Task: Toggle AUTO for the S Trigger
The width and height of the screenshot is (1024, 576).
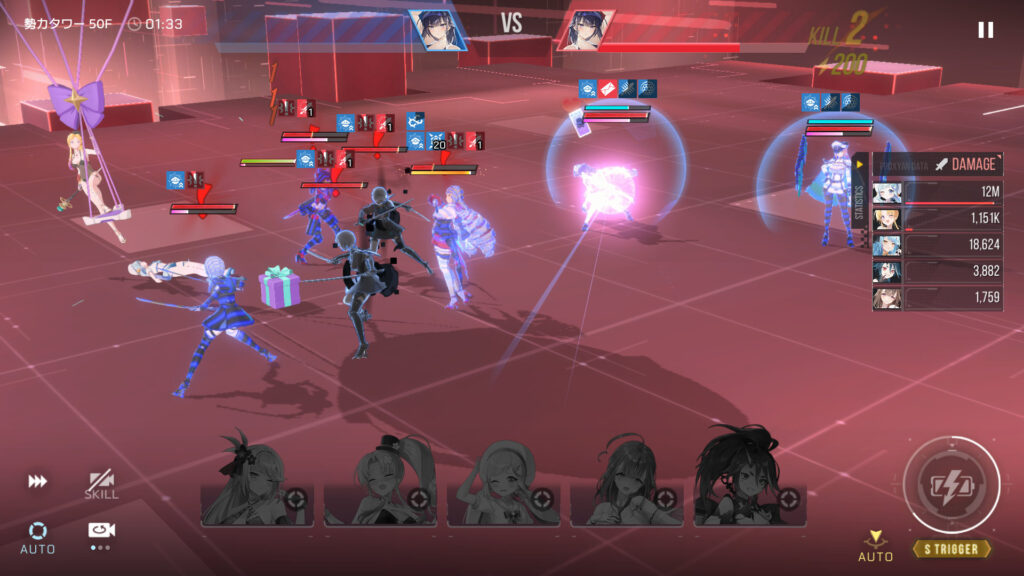Action: pos(875,546)
